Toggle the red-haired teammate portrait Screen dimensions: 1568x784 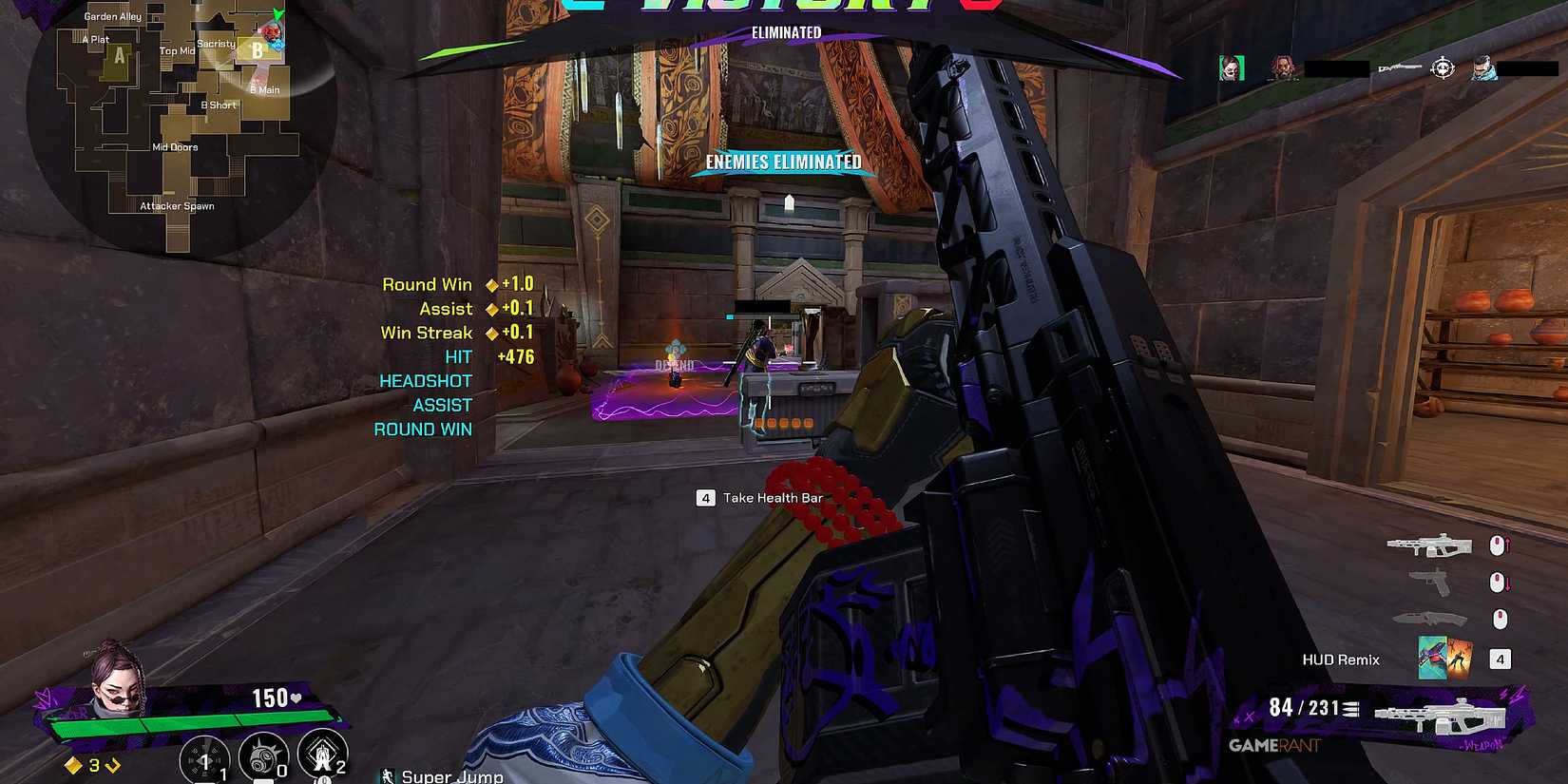[1286, 67]
